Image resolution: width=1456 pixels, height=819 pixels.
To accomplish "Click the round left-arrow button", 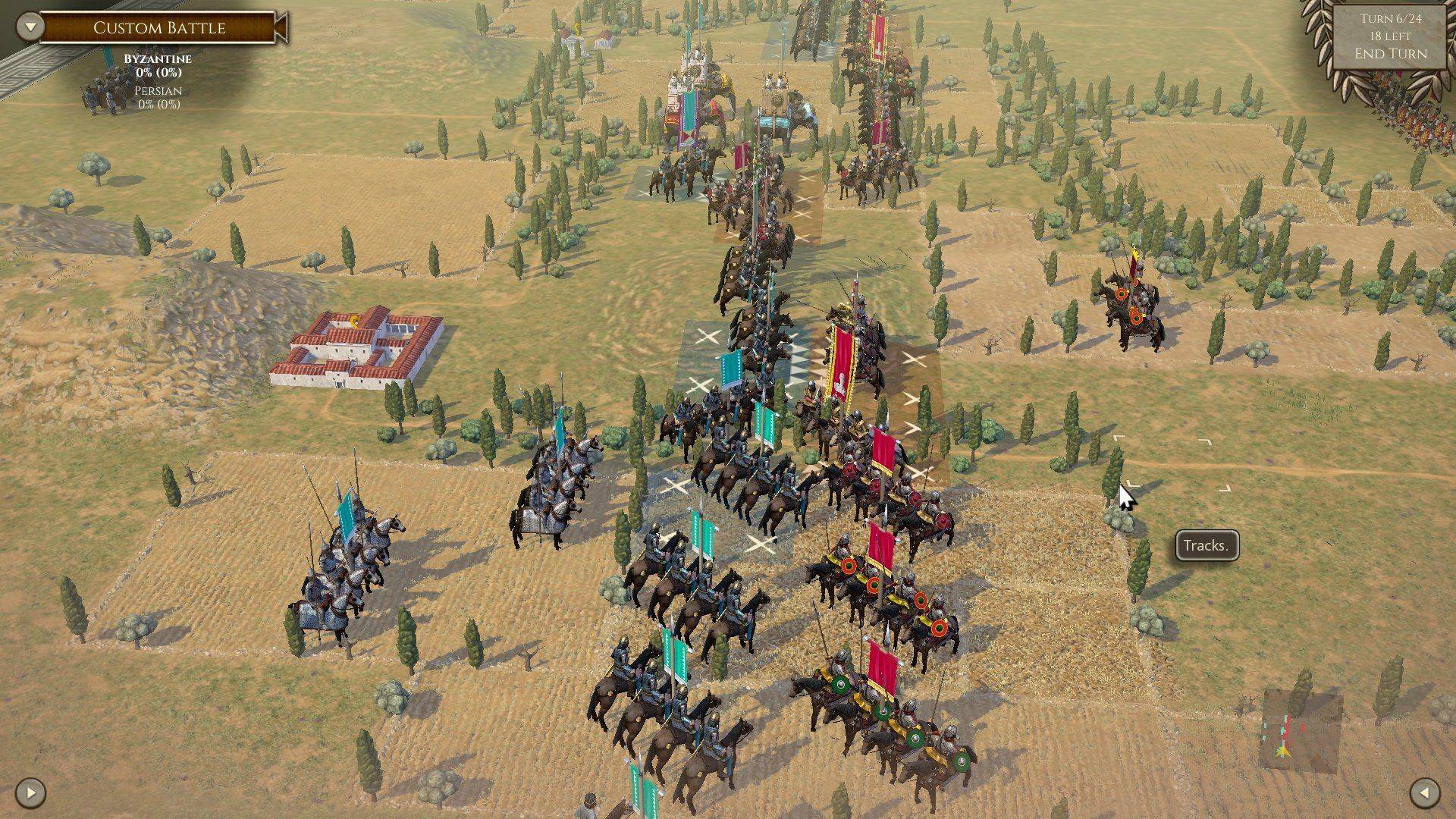I will pos(1424,793).
